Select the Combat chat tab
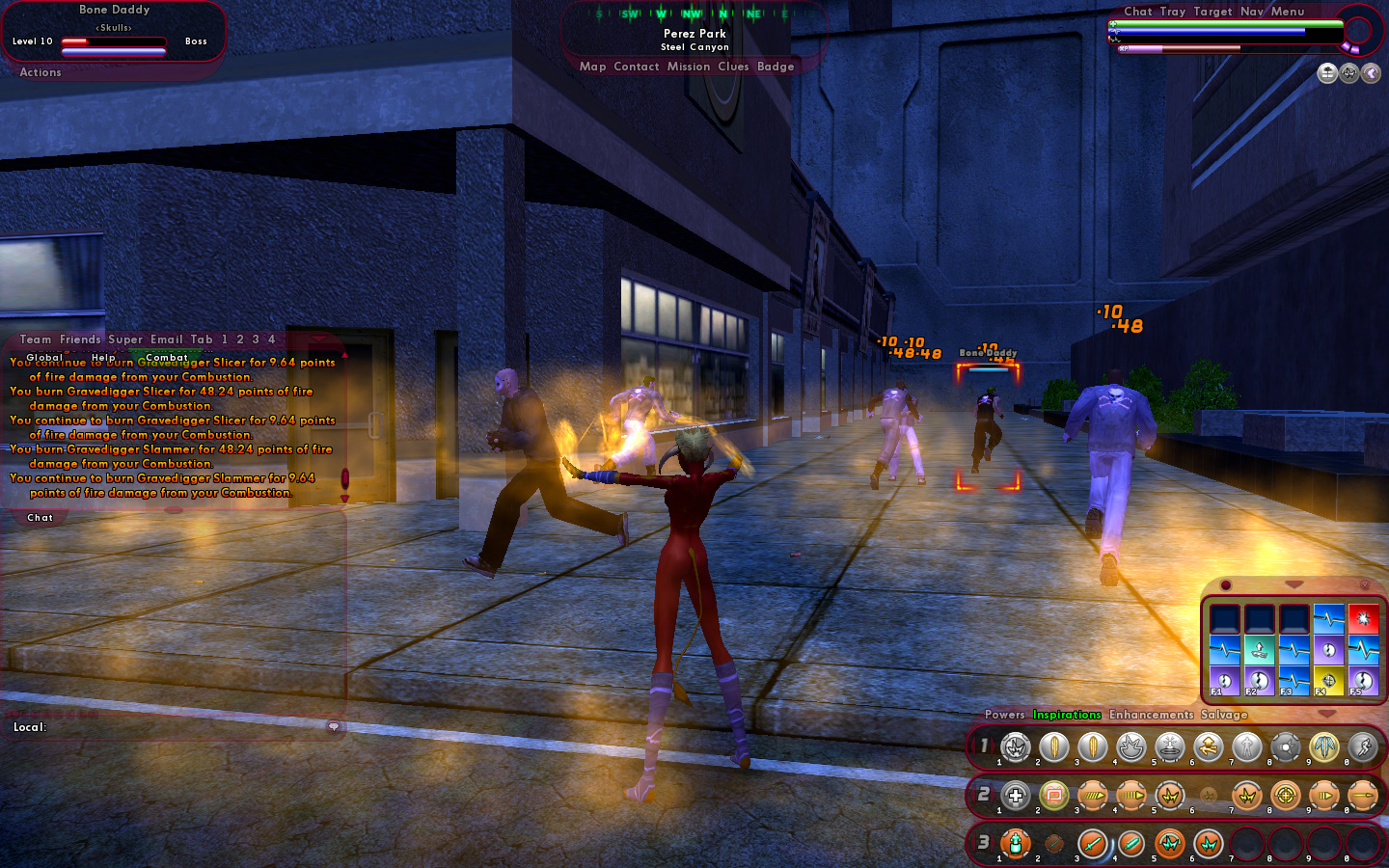Viewport: 1389px width, 868px height. coord(167,358)
